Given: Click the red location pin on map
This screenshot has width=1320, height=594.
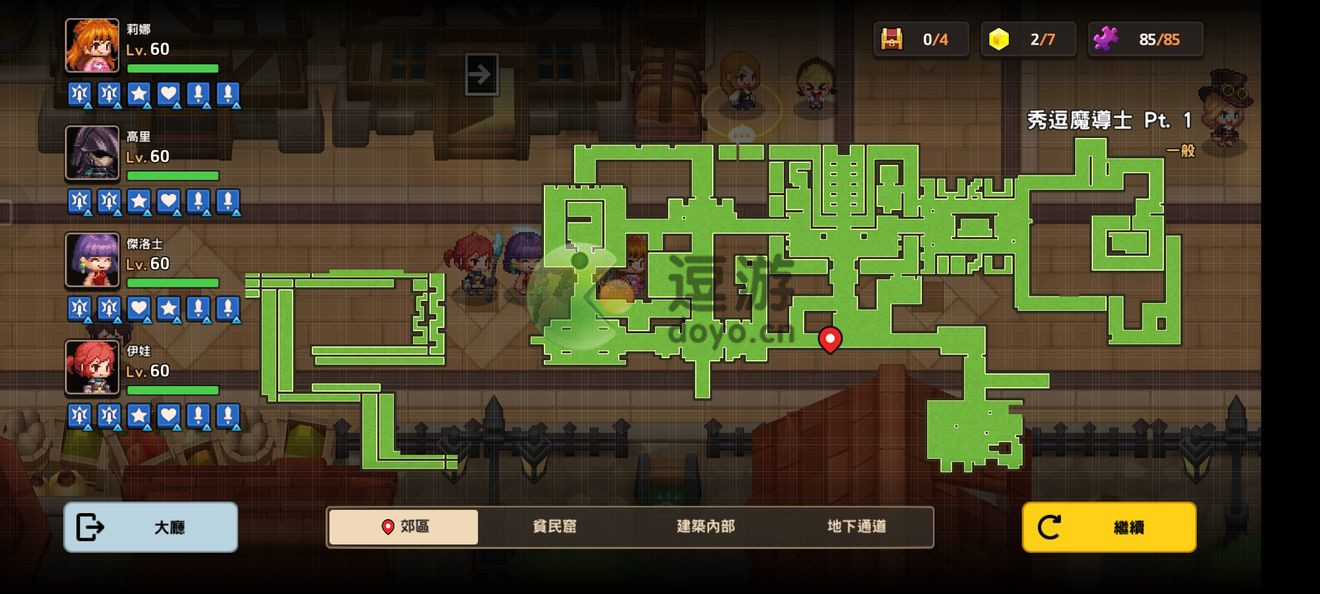Looking at the screenshot, I should (830, 340).
